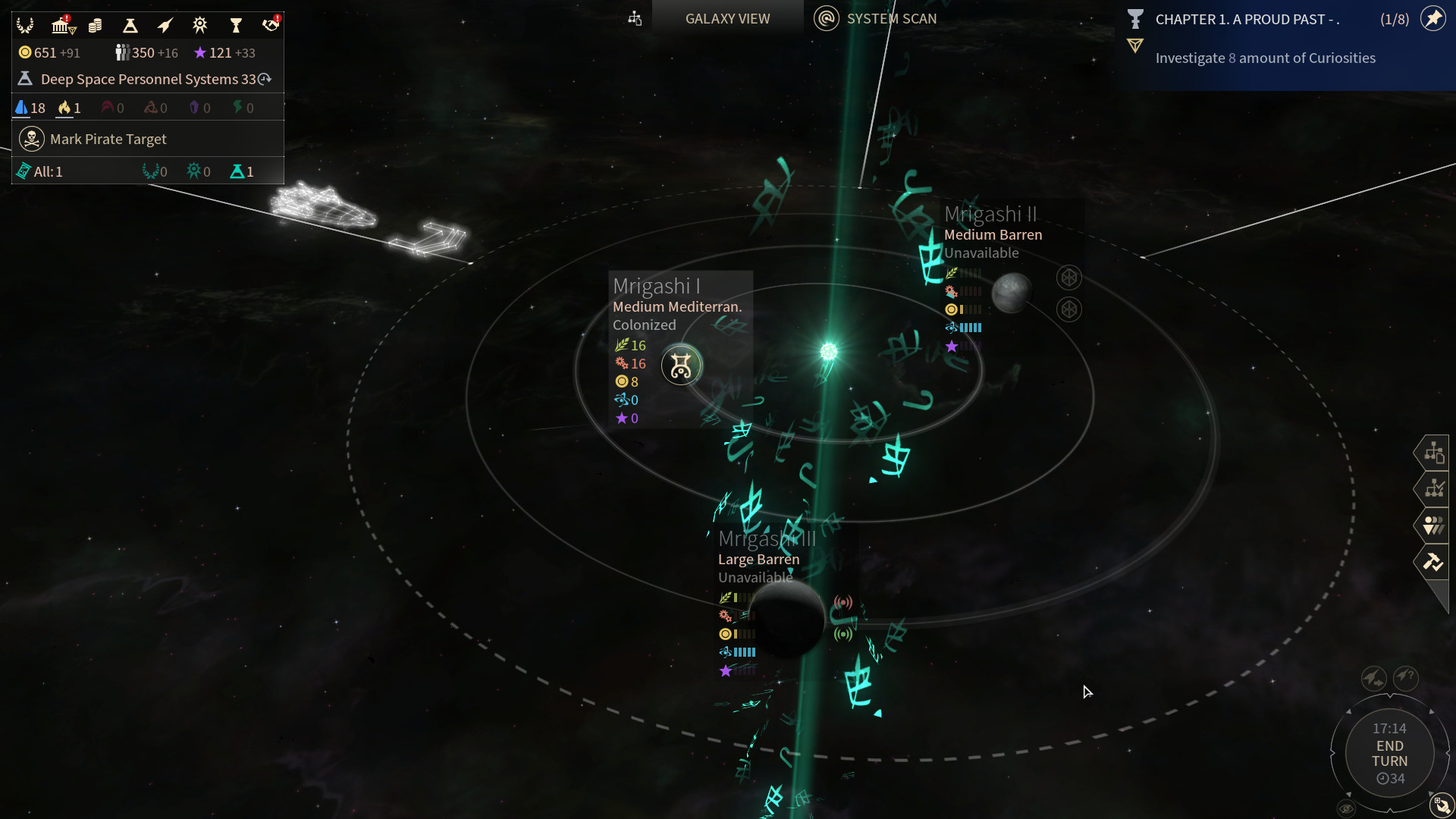Click the Empire laurel wreath icon
Viewport: 1456px width, 819px height.
point(25,25)
